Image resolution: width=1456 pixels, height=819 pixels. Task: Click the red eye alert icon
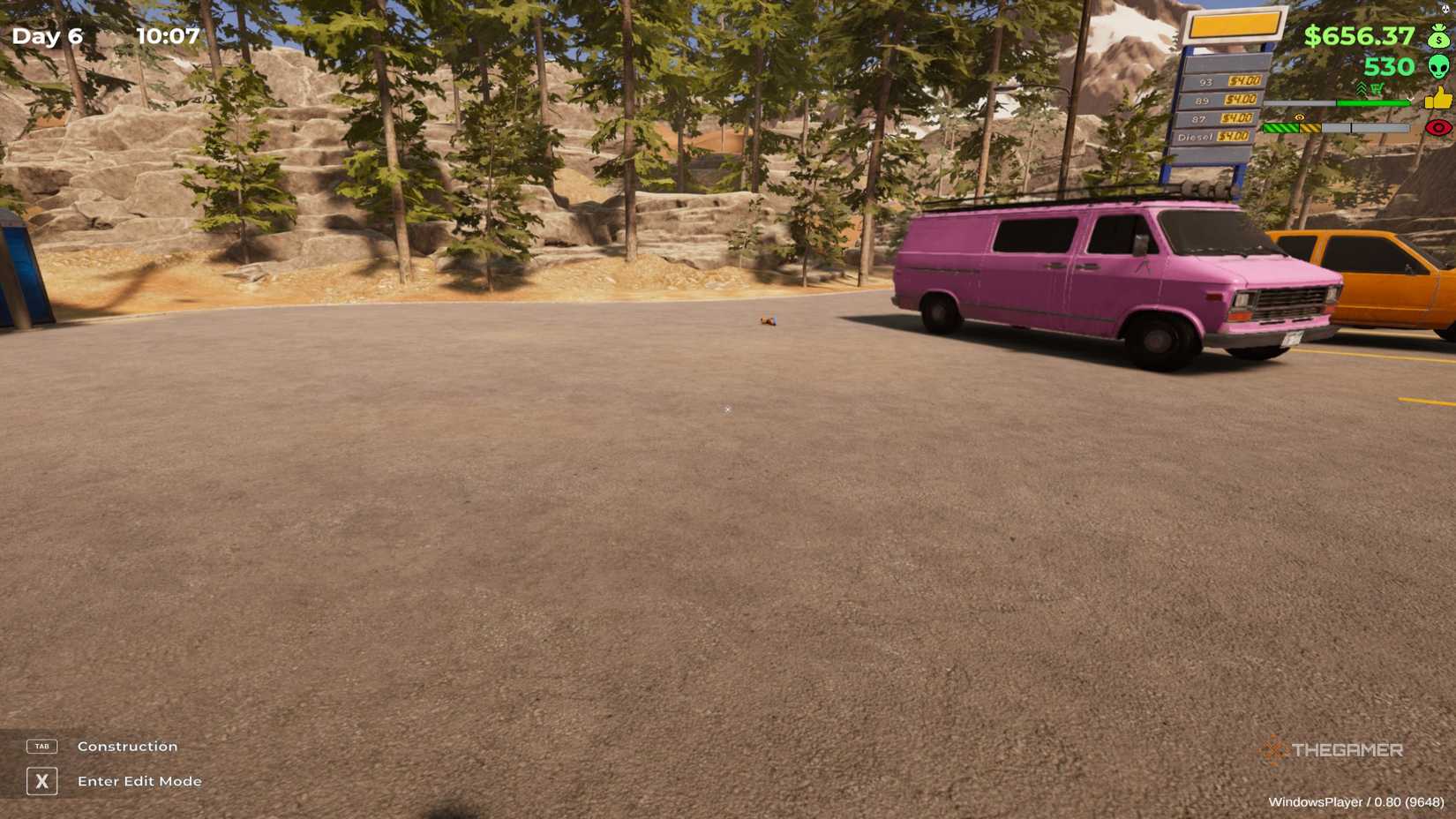click(x=1438, y=129)
